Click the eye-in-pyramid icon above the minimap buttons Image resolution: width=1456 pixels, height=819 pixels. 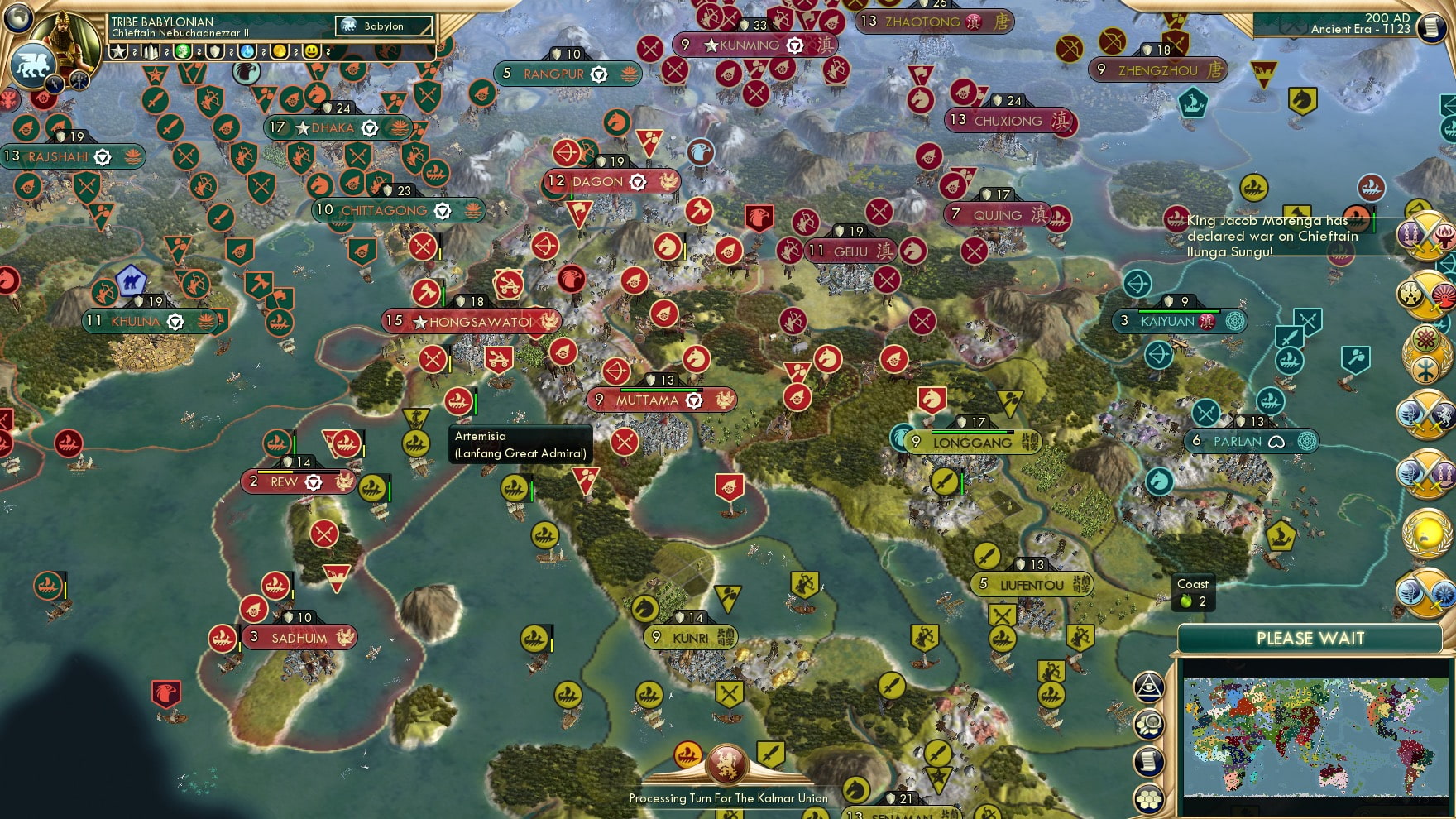click(x=1149, y=685)
